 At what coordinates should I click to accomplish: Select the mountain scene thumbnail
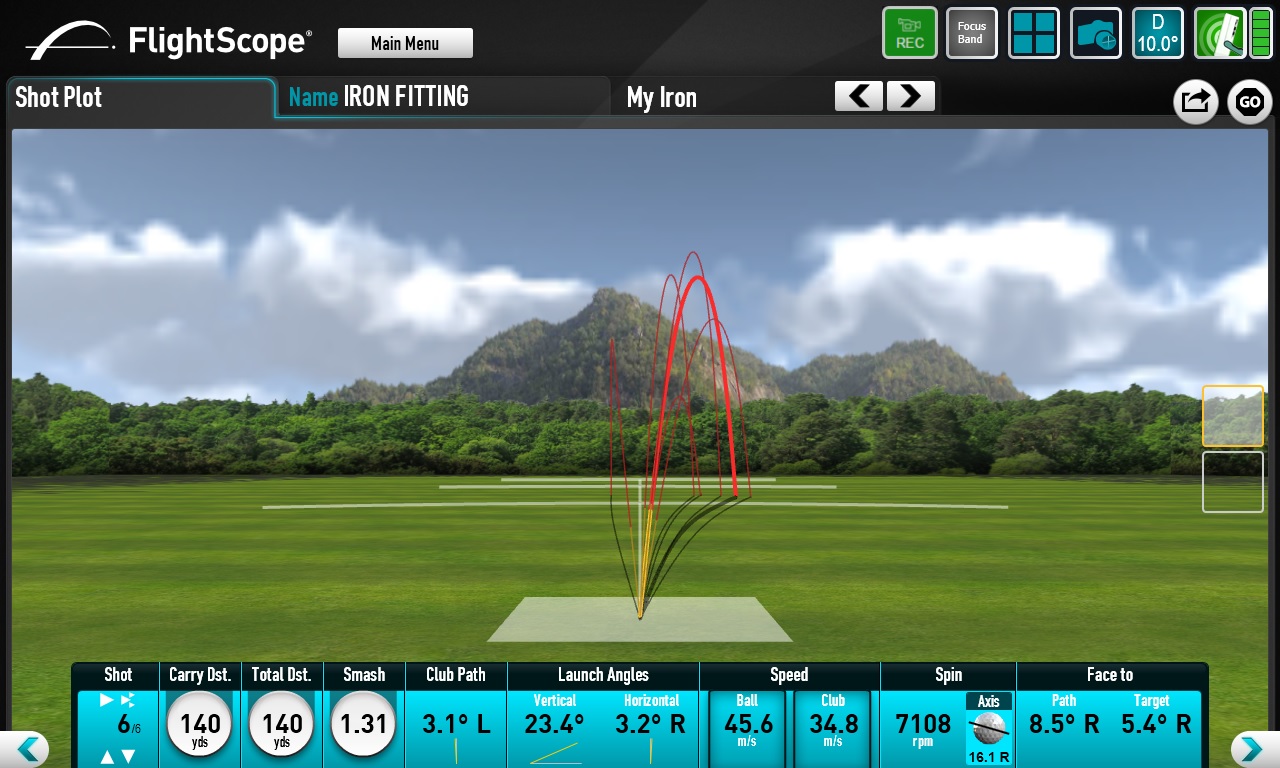[1232, 416]
